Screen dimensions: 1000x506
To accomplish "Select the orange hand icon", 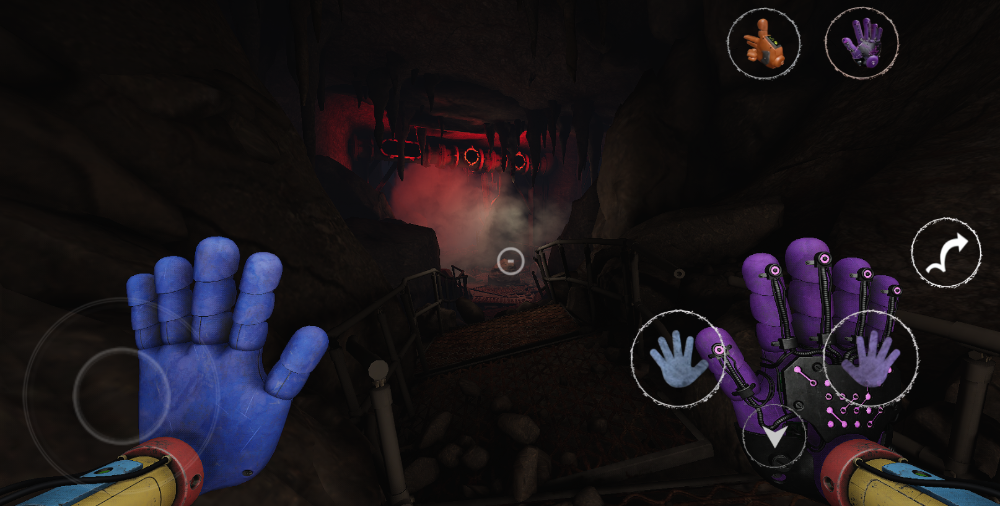I will pyautogui.click(x=763, y=44).
